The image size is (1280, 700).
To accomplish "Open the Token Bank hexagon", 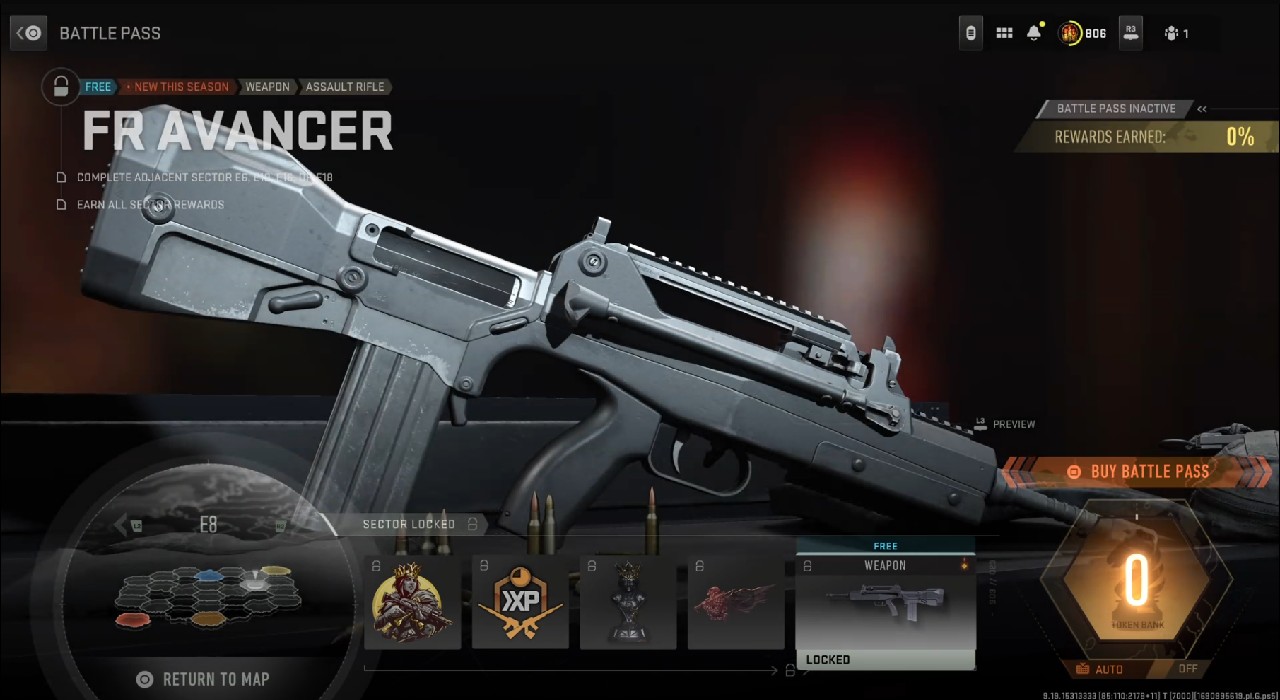I will [1135, 583].
